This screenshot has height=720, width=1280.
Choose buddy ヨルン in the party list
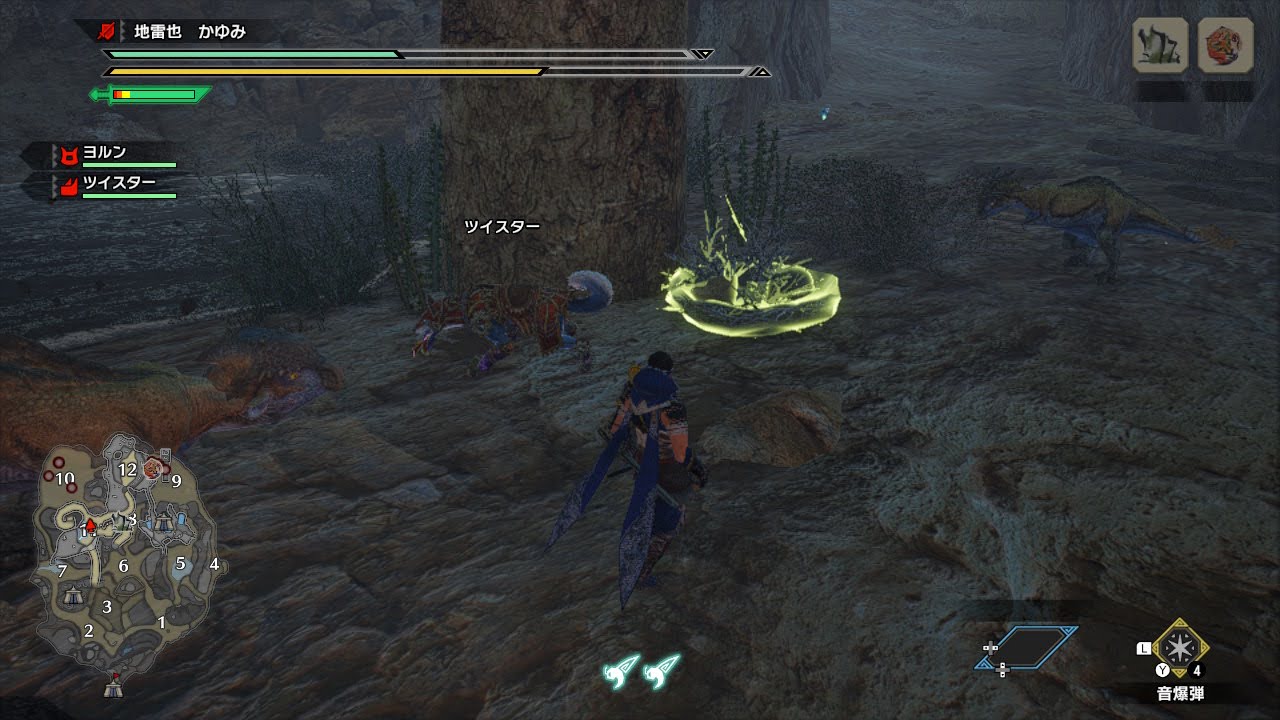104,153
